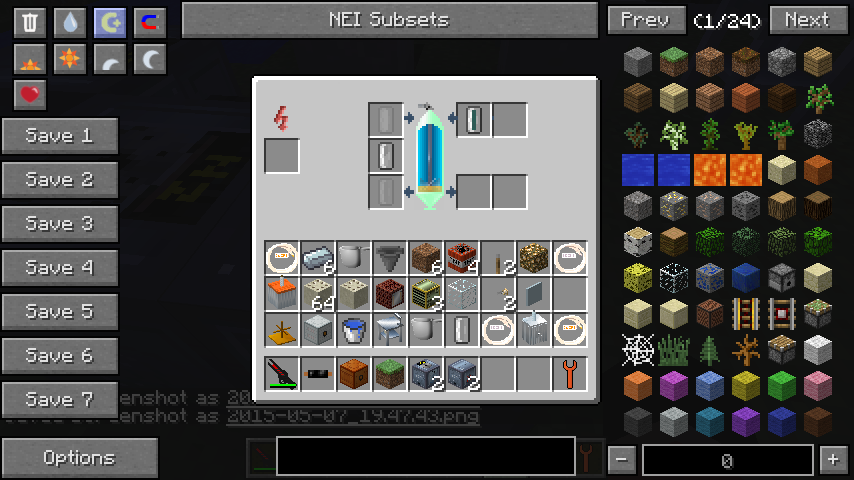Viewport: 854px width, 480px height.
Task: Pick up the water bucket from the inventory
Action: [x=354, y=330]
